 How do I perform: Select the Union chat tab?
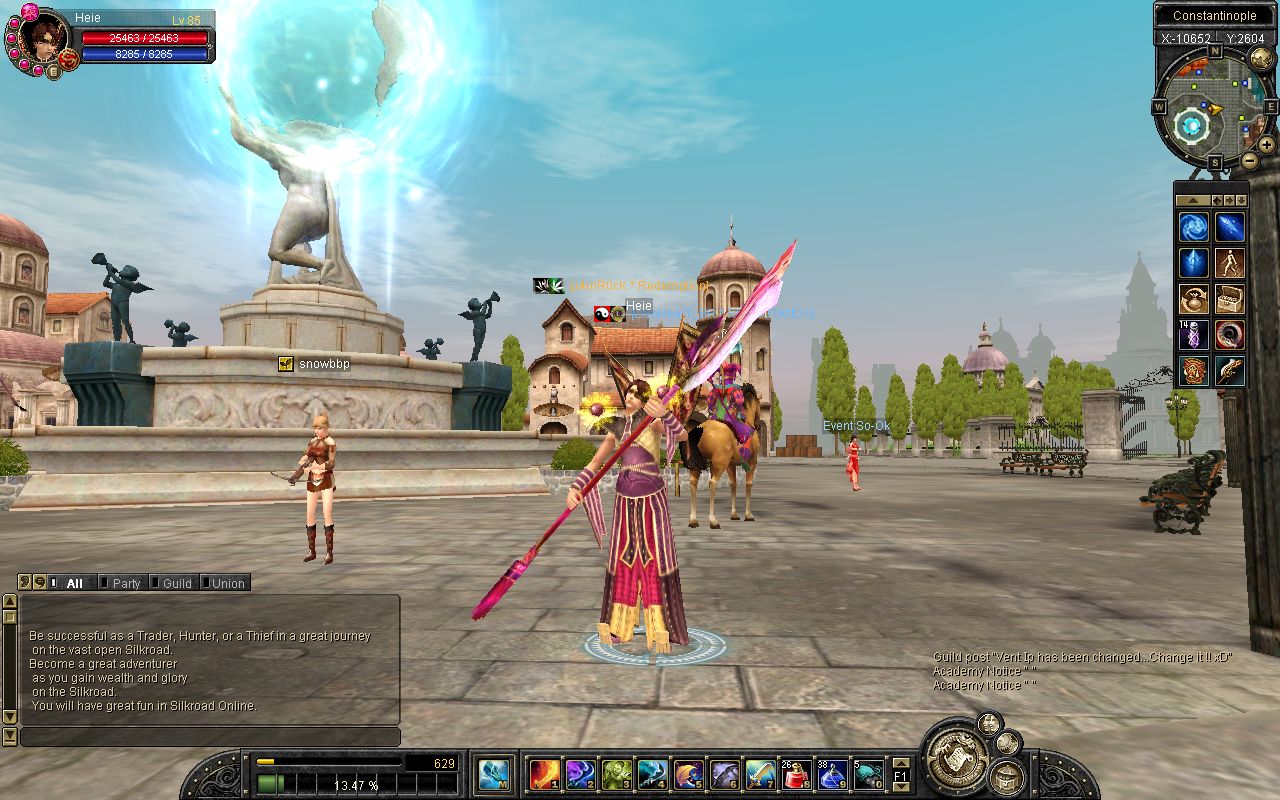(x=227, y=583)
